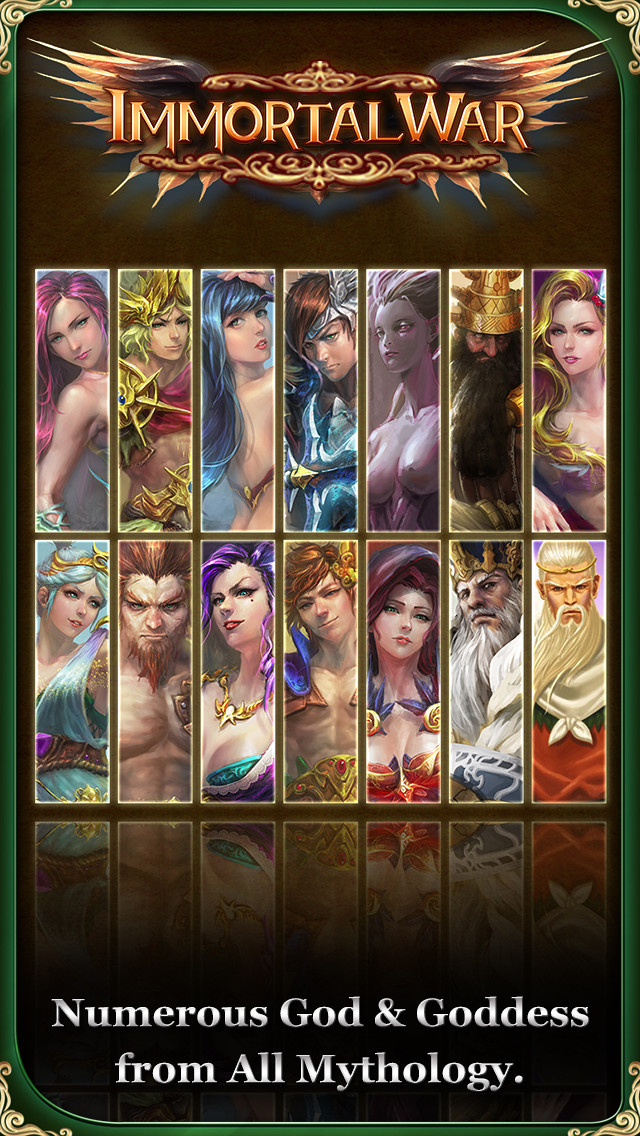Viewport: 640px width, 1136px height.
Task: Open the purple-skinned woman card
Action: pyautogui.click(x=403, y=400)
